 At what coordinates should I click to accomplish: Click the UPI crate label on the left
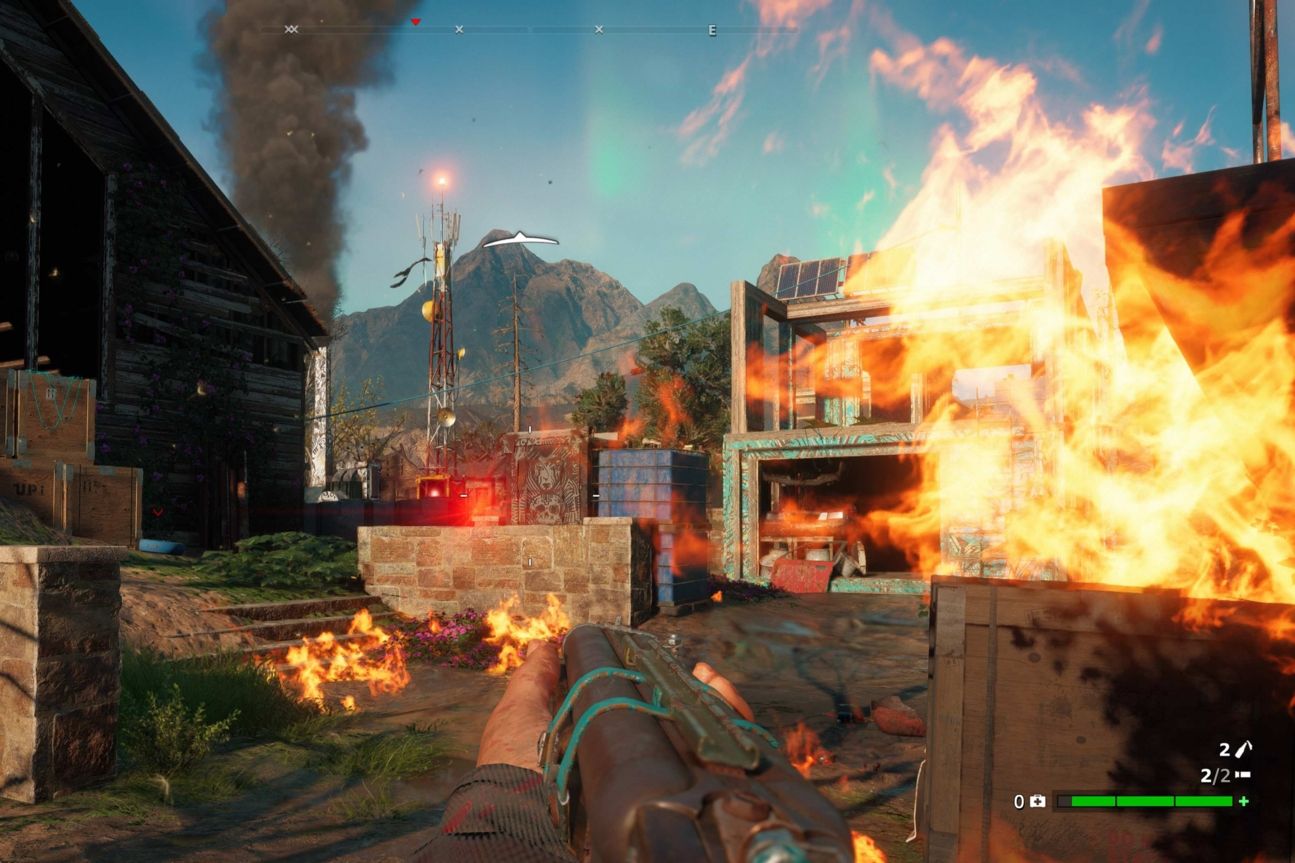click(28, 488)
